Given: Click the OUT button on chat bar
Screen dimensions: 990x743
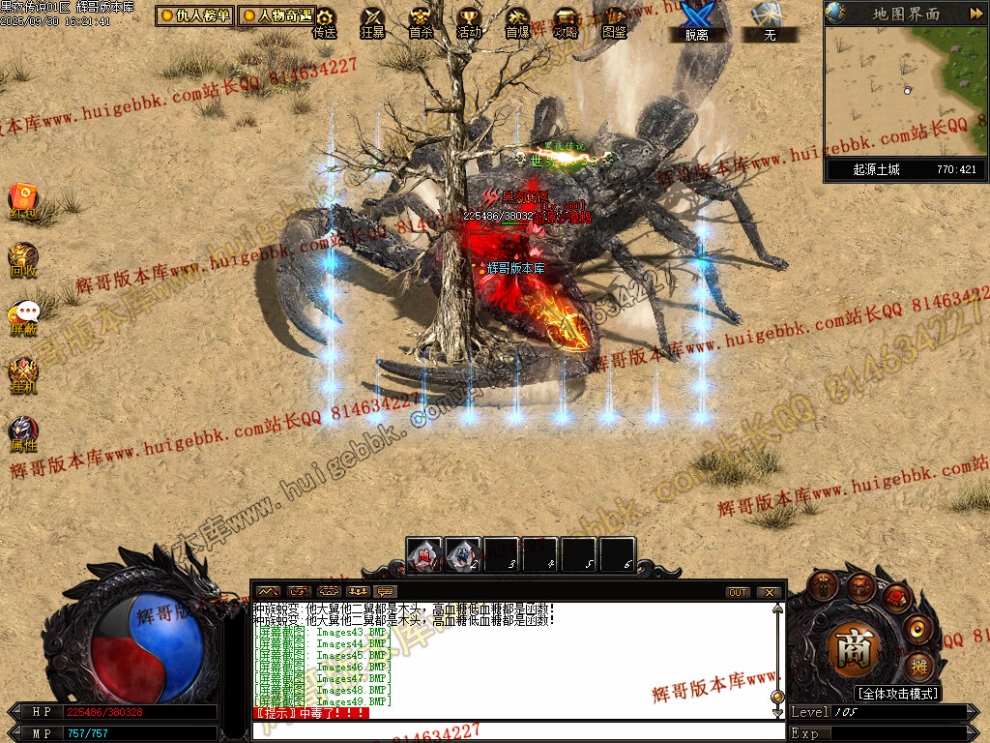Looking at the screenshot, I should tap(738, 592).
